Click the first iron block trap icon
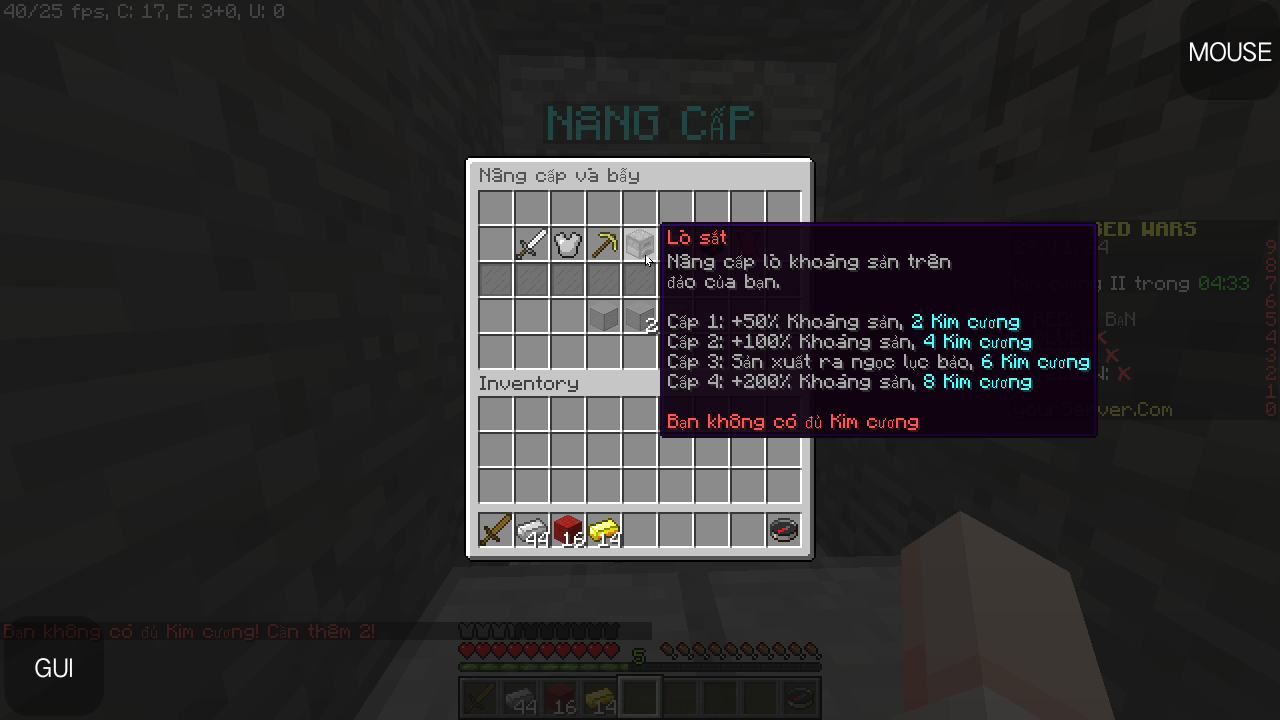This screenshot has width=1280, height=720. coord(603,317)
